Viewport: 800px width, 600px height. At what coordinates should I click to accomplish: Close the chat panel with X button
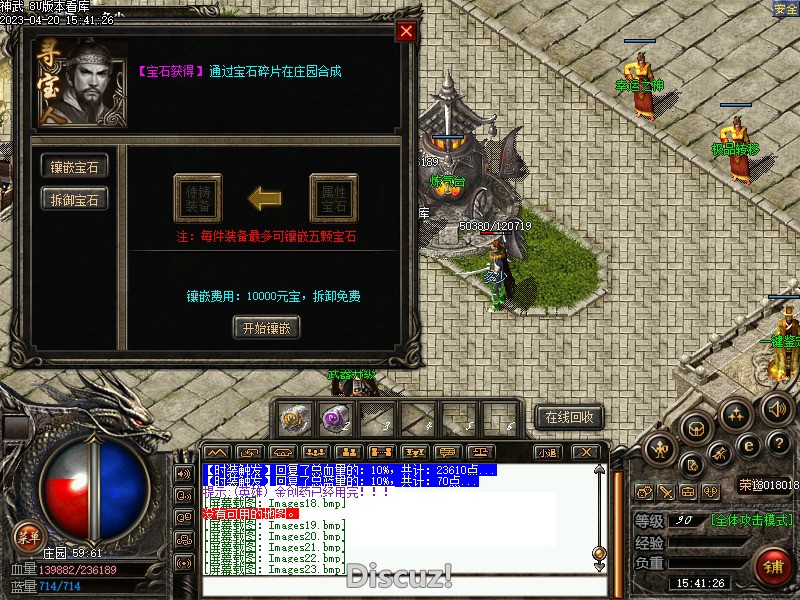coord(587,452)
